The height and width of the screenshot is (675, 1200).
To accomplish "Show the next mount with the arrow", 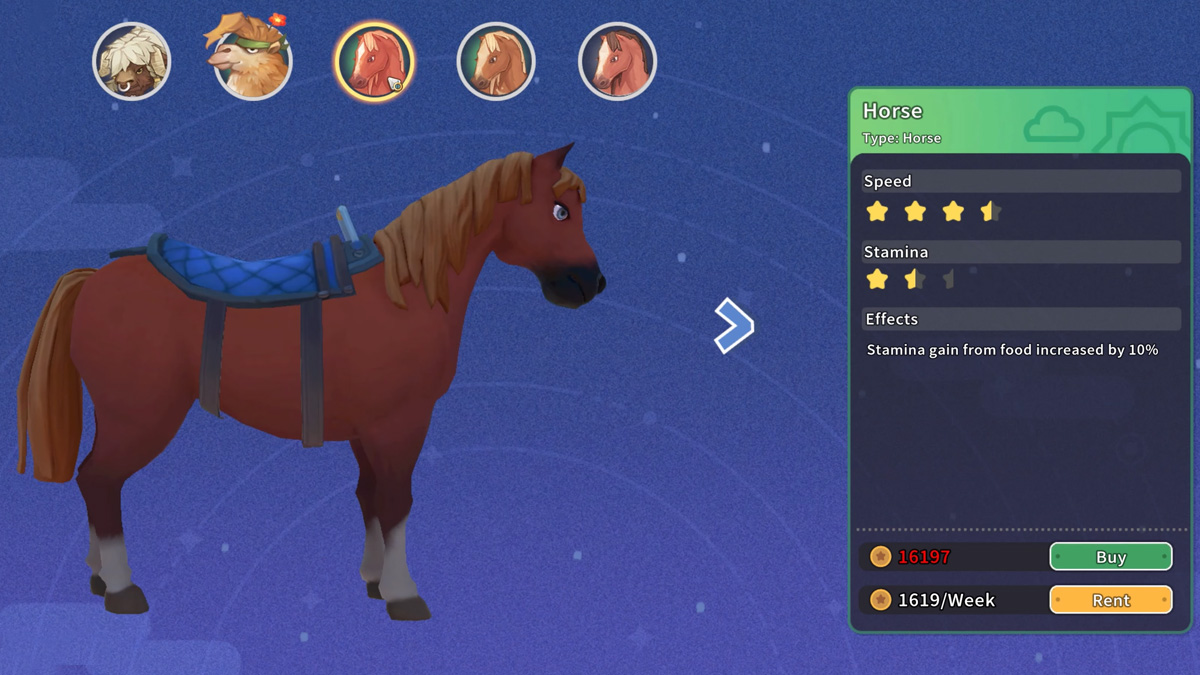I will [x=734, y=326].
